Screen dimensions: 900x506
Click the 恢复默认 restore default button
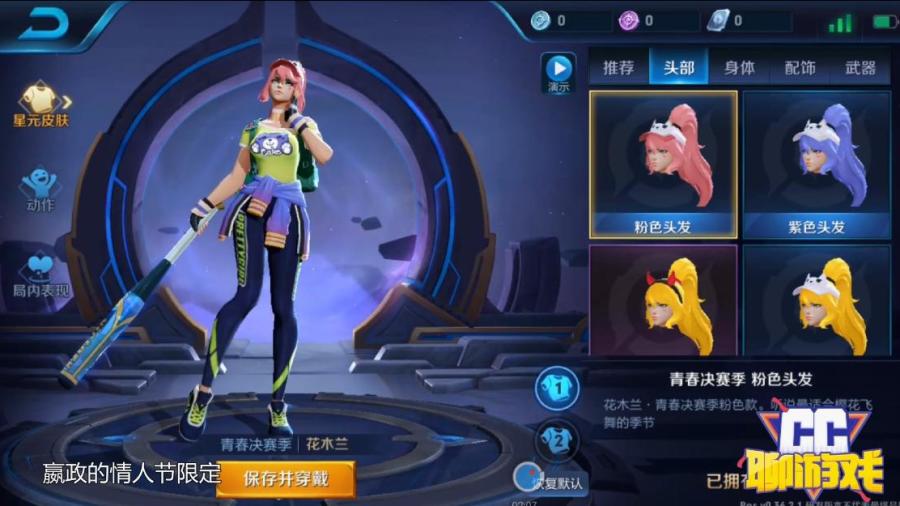point(550,480)
